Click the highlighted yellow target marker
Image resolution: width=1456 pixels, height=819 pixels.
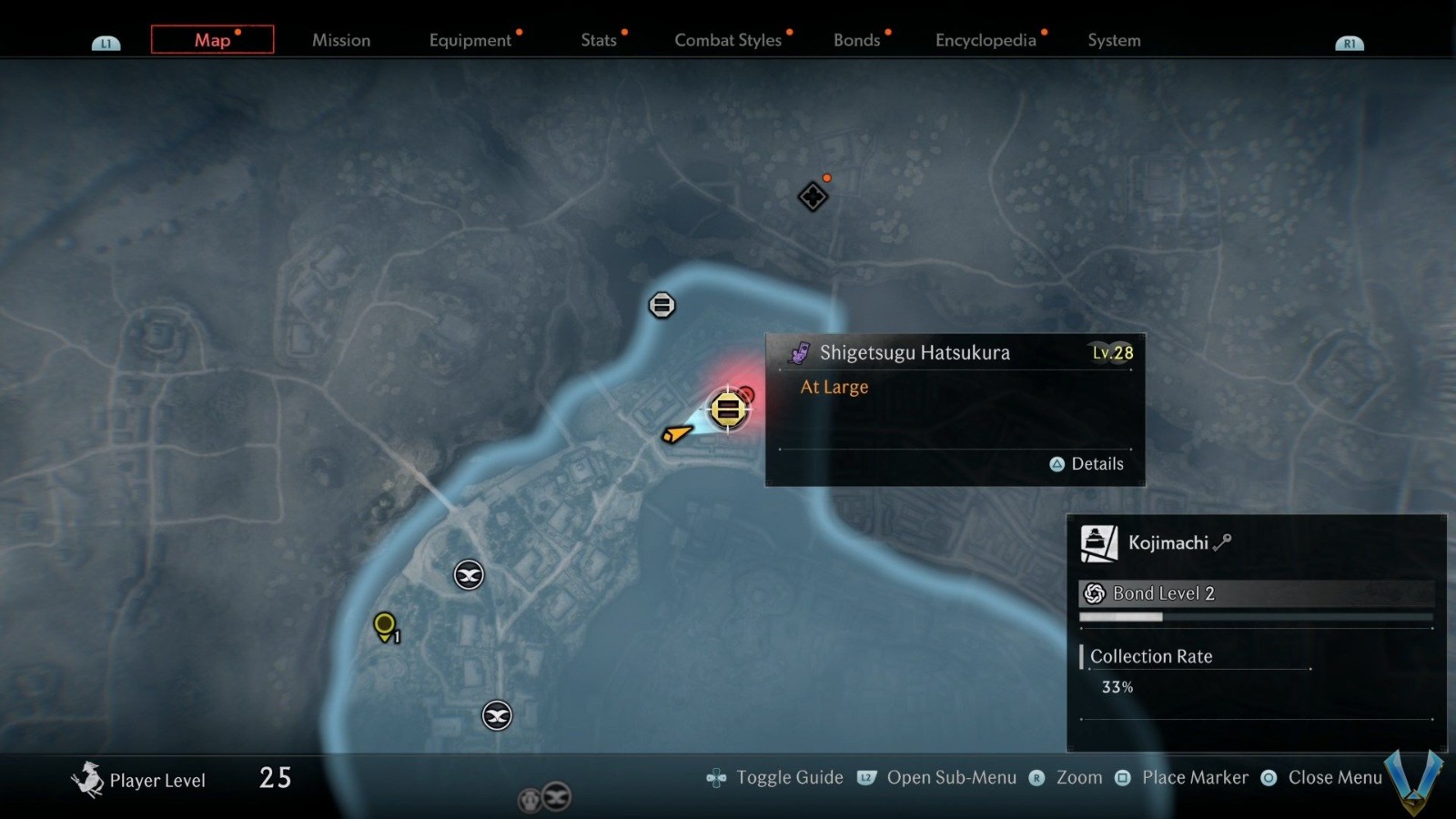(728, 409)
